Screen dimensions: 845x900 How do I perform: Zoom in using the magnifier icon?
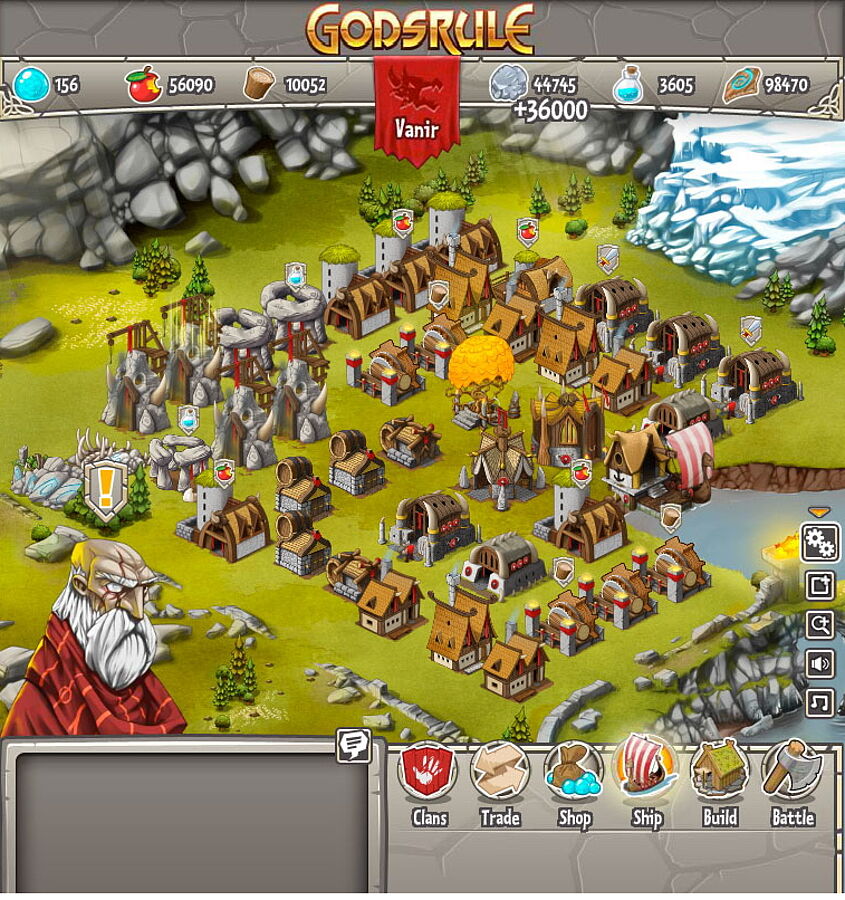821,625
